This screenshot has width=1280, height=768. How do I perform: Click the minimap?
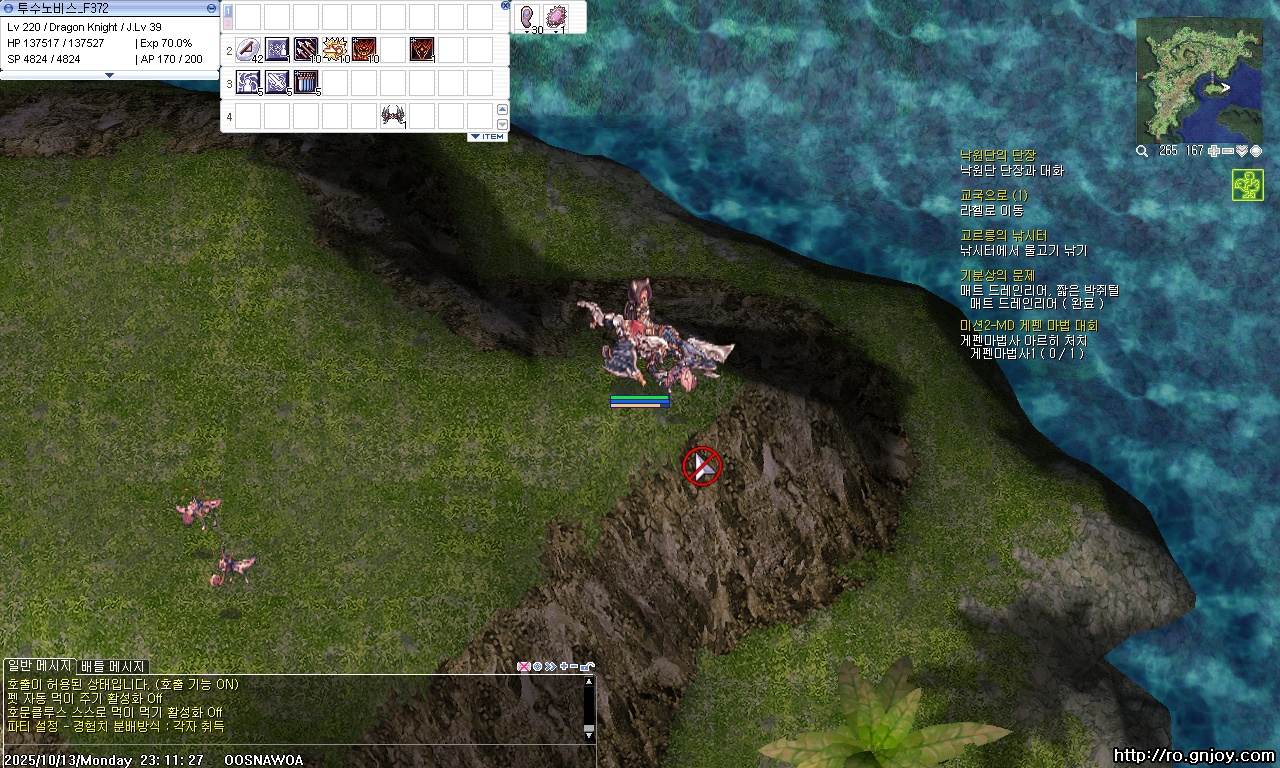[1199, 79]
